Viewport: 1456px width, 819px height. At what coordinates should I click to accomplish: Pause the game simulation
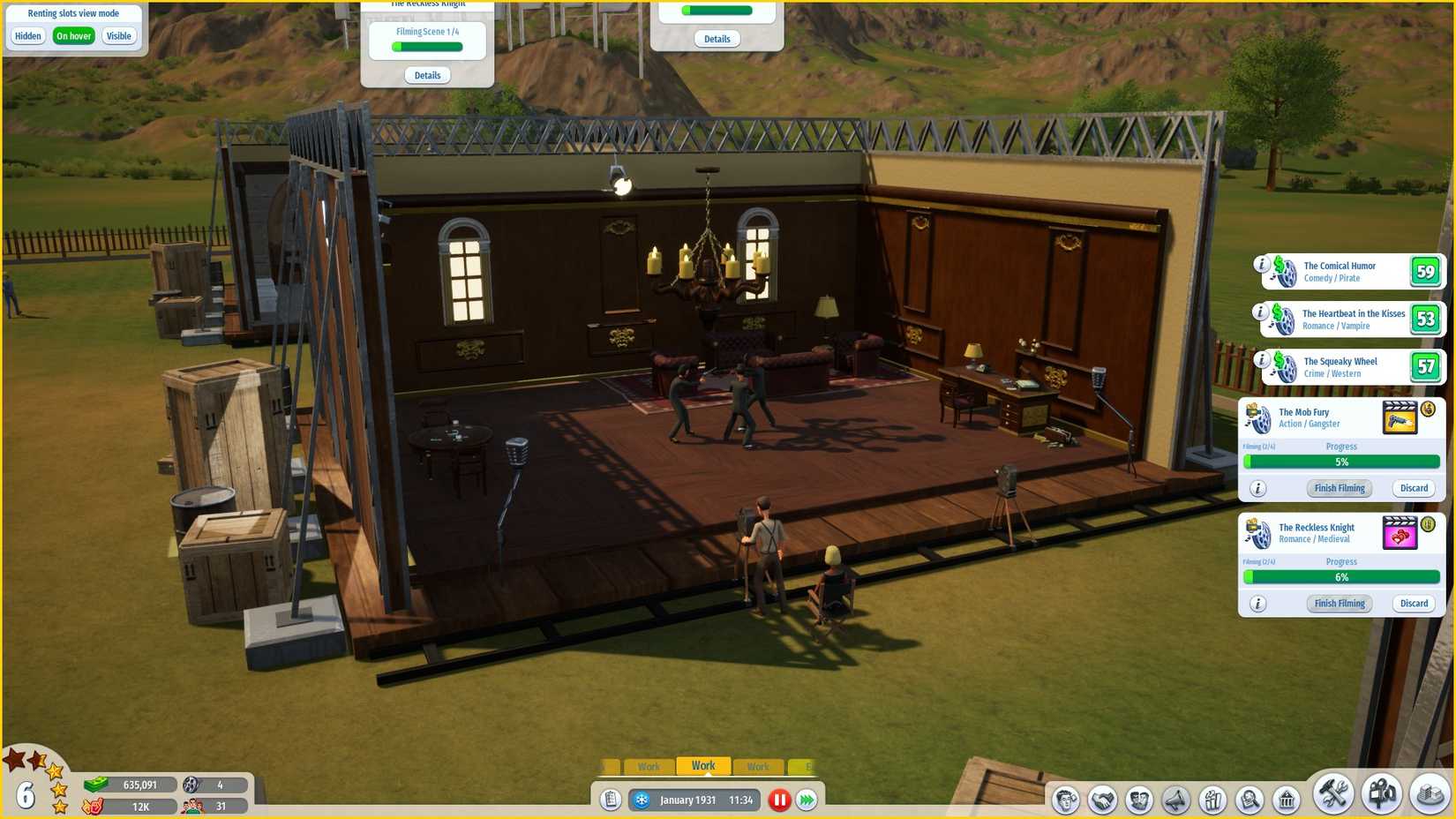pos(779,800)
